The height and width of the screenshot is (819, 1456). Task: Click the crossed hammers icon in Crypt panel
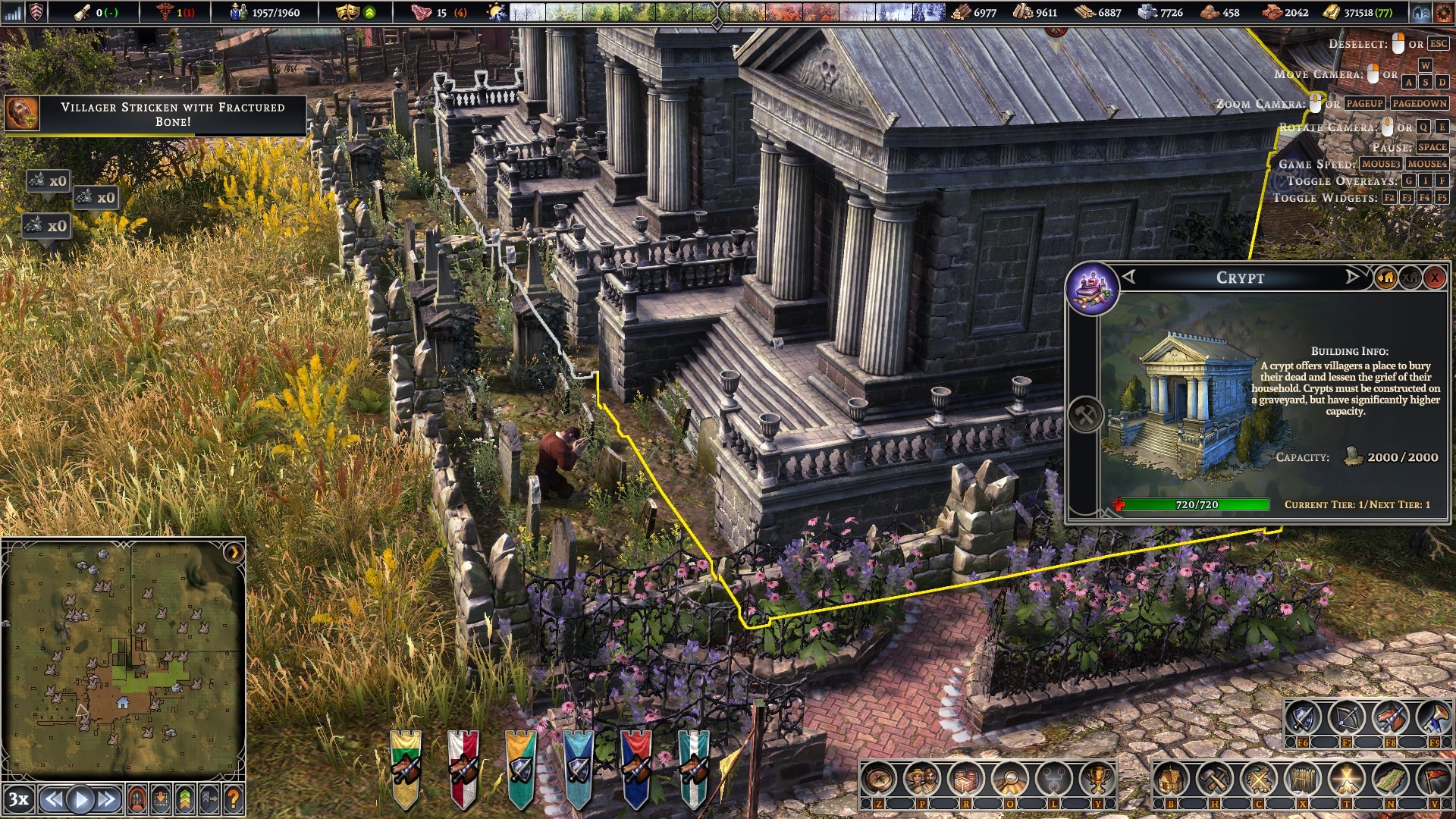tap(1085, 415)
